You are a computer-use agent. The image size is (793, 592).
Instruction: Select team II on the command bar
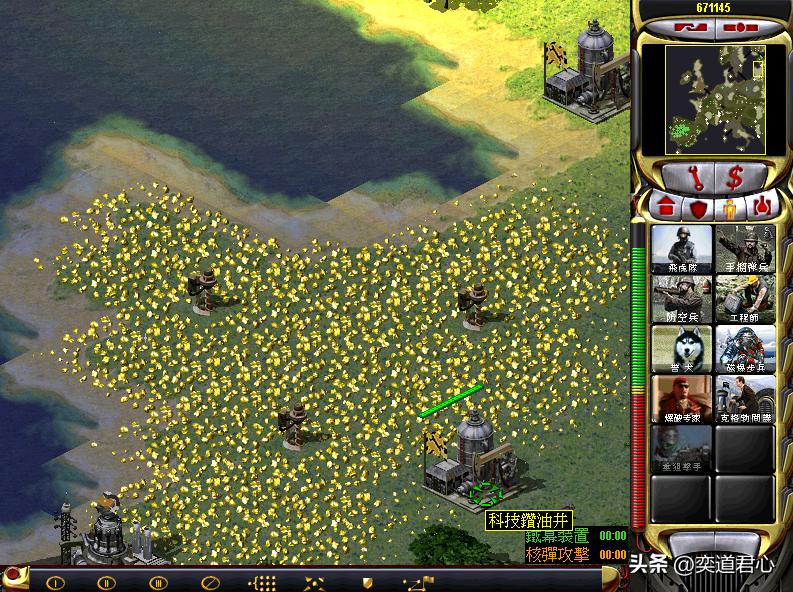[107, 582]
